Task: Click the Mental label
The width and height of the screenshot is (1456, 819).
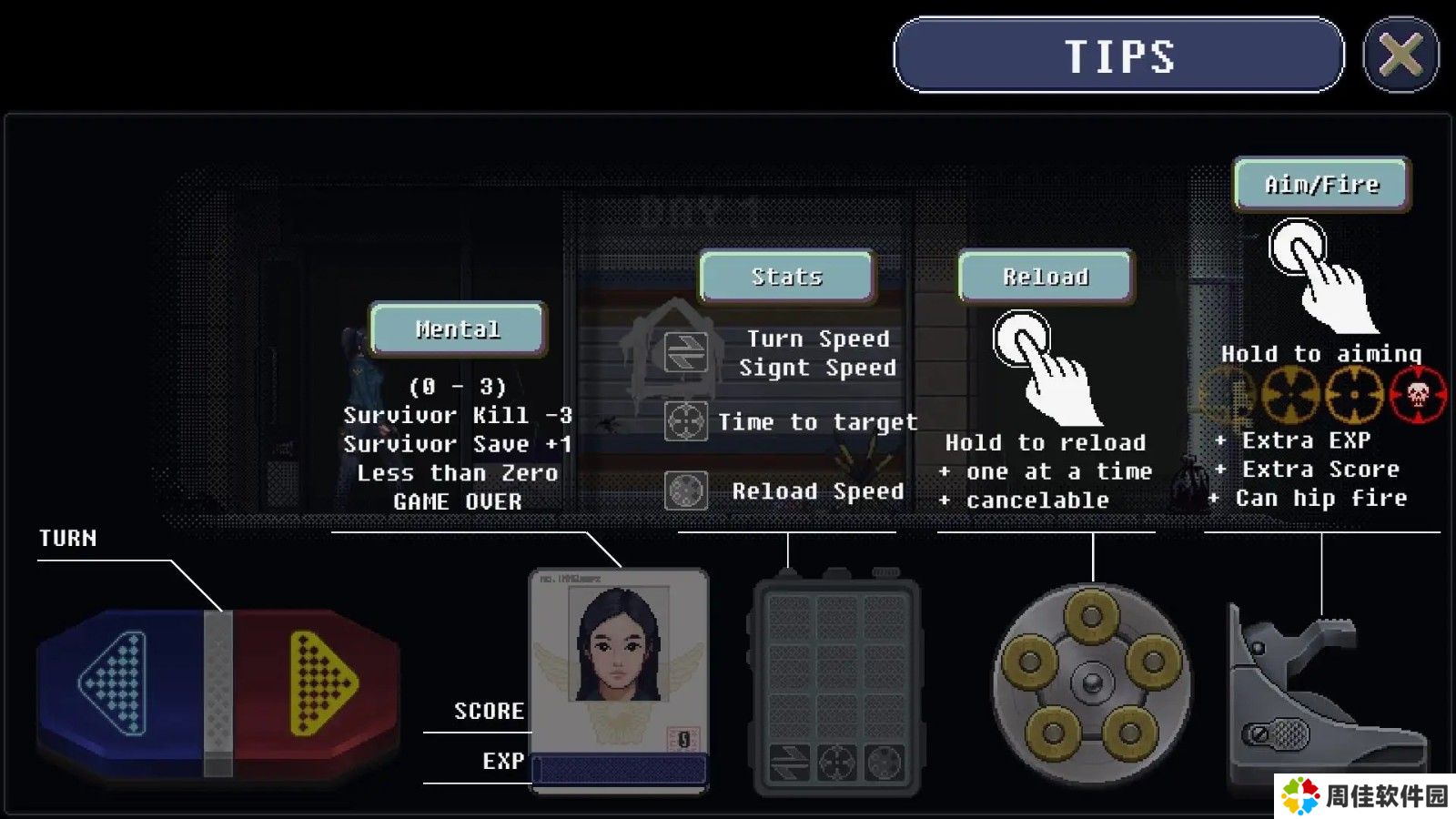Action: (458, 329)
